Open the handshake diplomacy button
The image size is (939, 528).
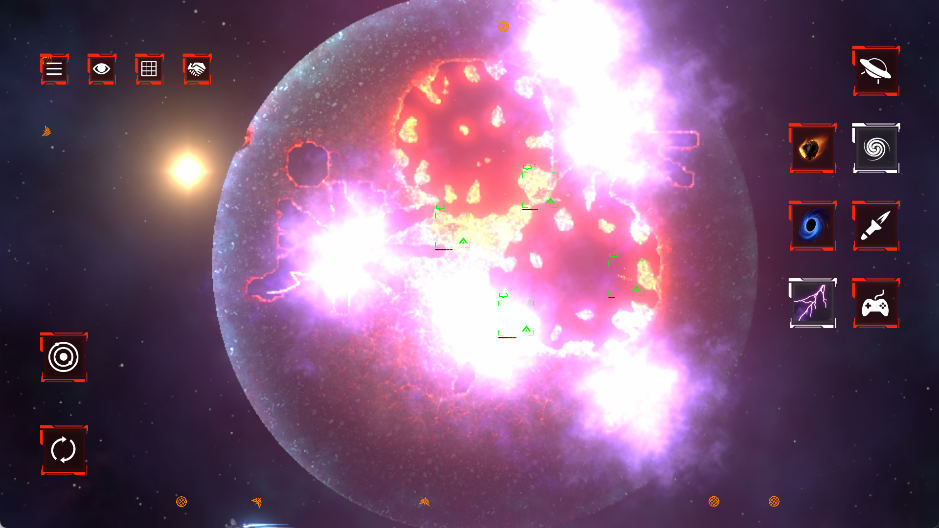pos(197,69)
